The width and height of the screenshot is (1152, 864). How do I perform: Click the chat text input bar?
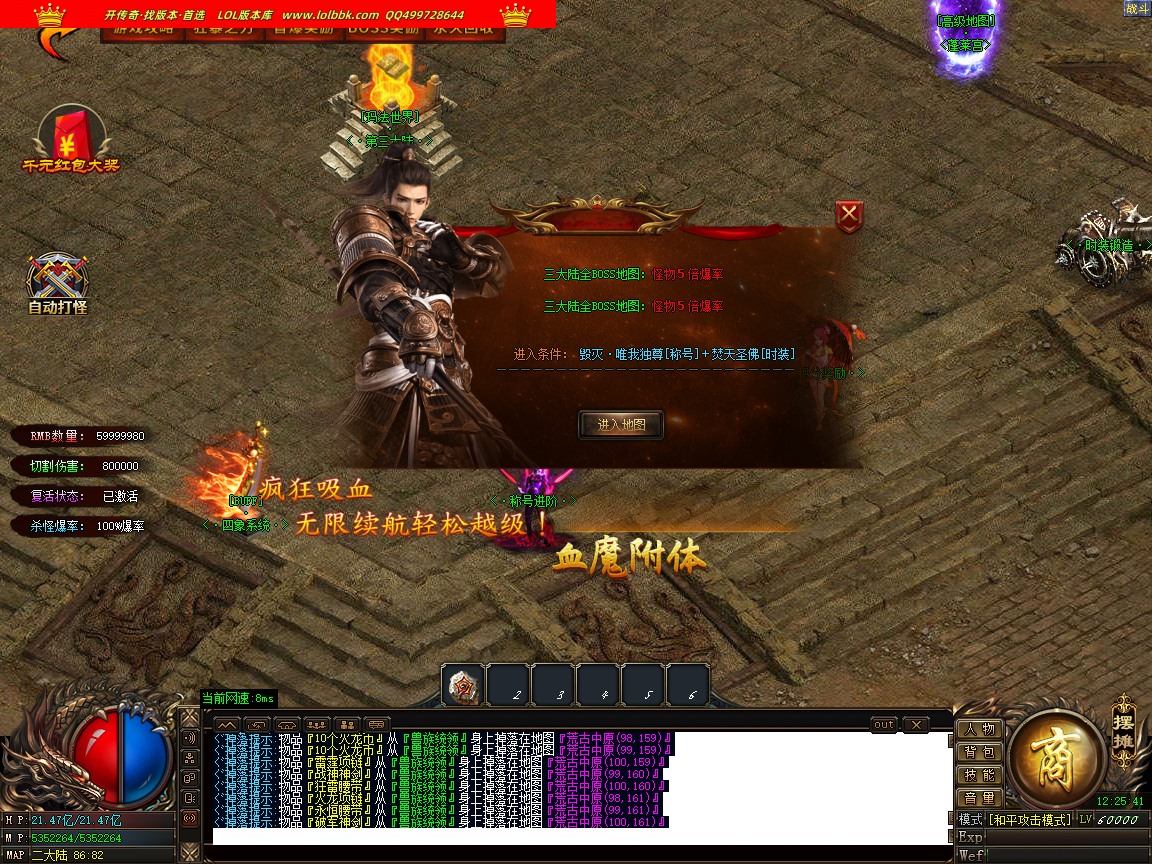pos(580,836)
